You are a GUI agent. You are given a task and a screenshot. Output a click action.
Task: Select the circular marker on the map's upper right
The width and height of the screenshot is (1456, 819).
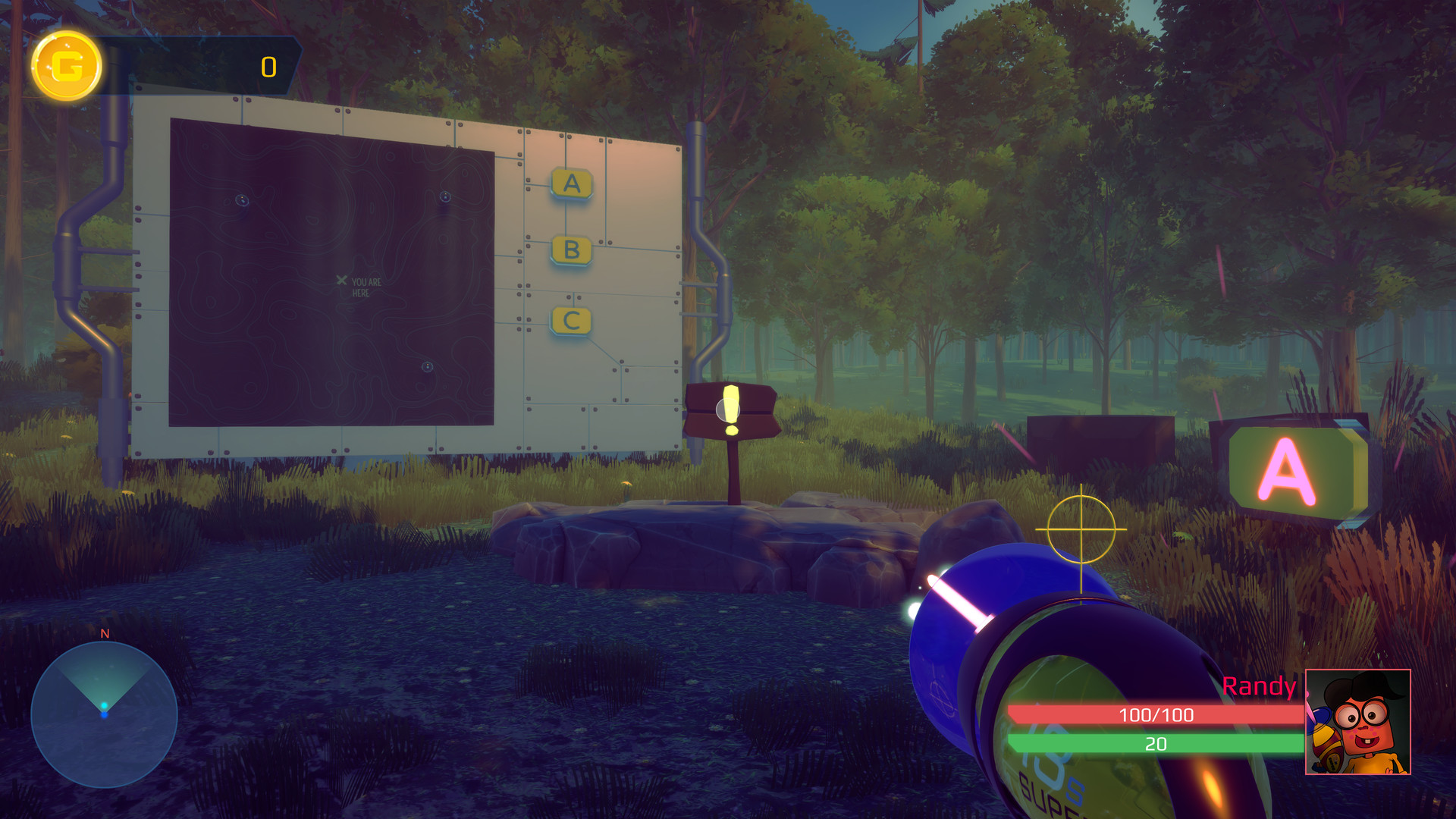click(446, 196)
